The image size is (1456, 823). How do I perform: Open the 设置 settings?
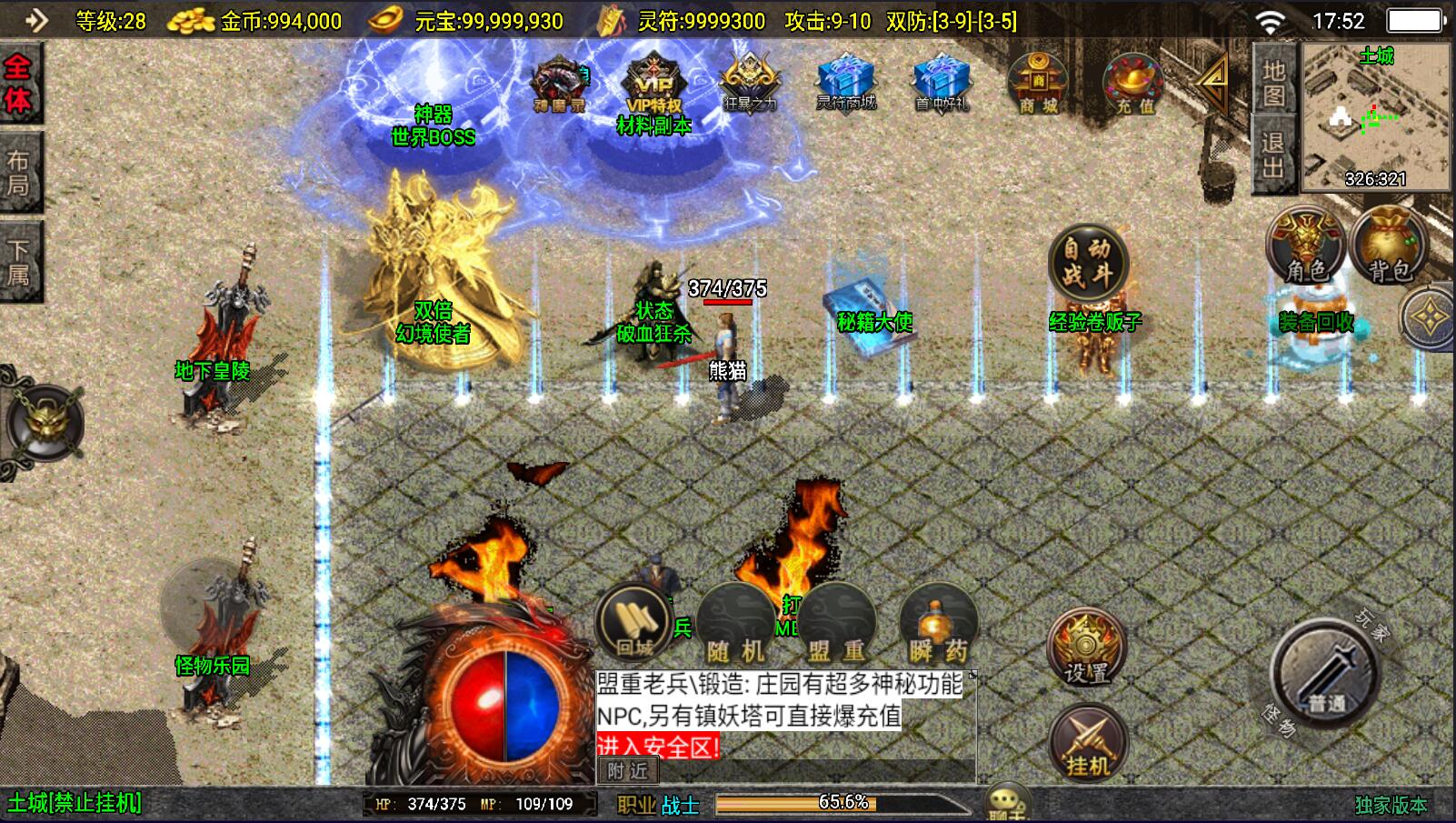[x=1087, y=647]
